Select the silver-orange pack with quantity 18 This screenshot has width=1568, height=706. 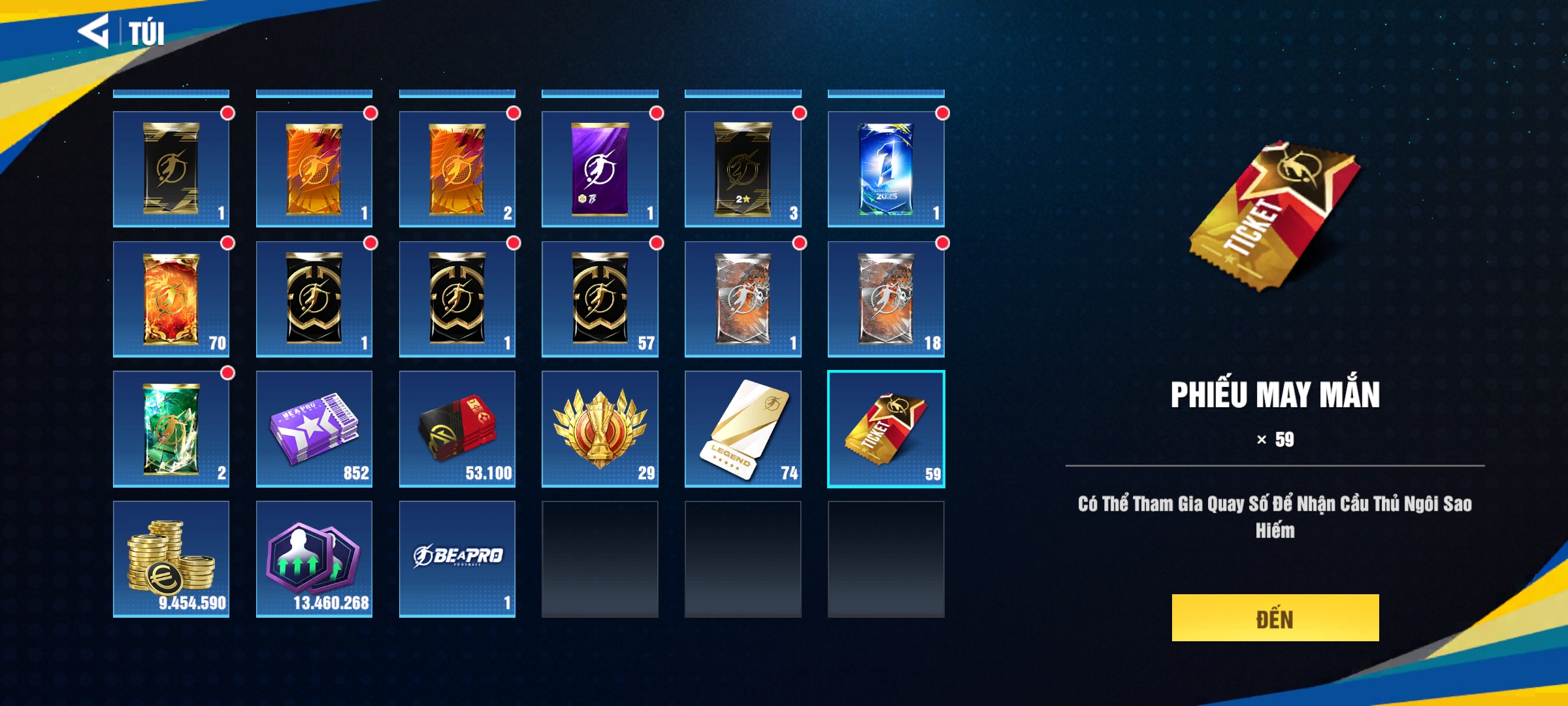(885, 299)
